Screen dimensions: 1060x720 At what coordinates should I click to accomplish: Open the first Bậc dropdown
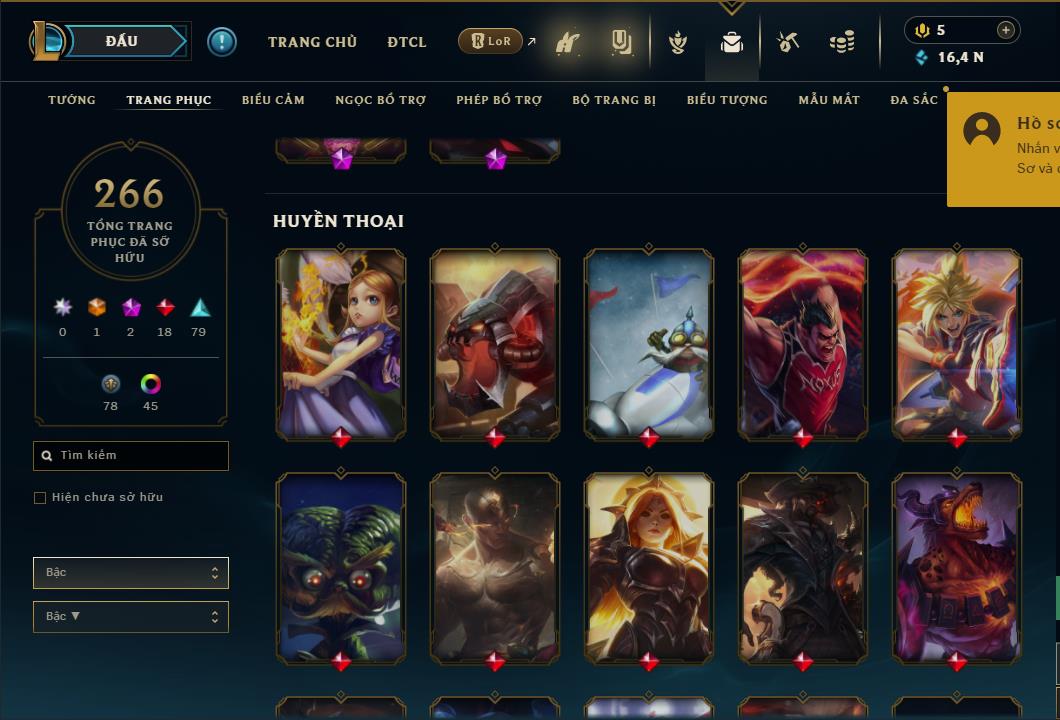tap(131, 573)
